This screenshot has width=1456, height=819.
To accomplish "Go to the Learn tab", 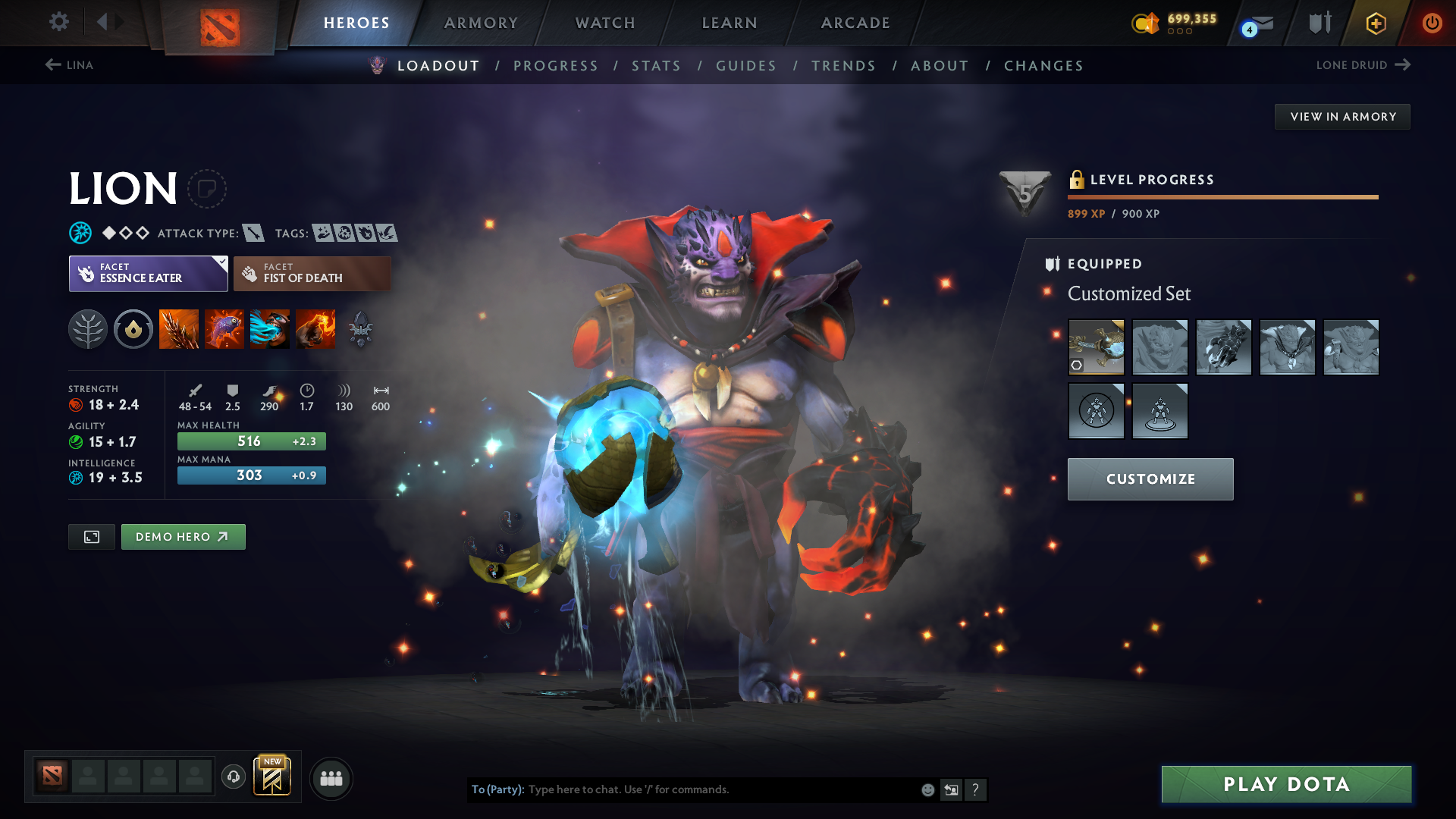I will click(730, 23).
